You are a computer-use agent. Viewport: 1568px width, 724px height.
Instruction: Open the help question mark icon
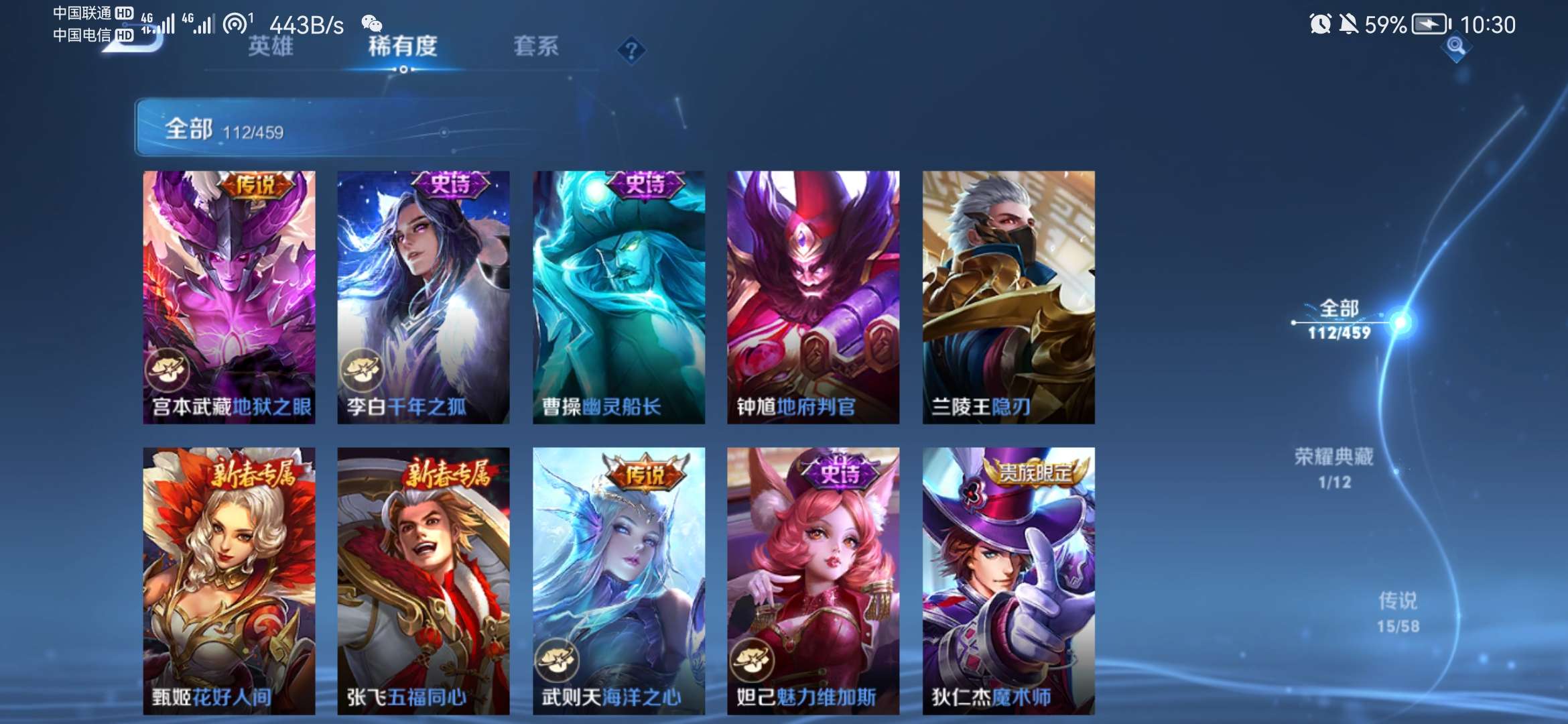point(631,48)
